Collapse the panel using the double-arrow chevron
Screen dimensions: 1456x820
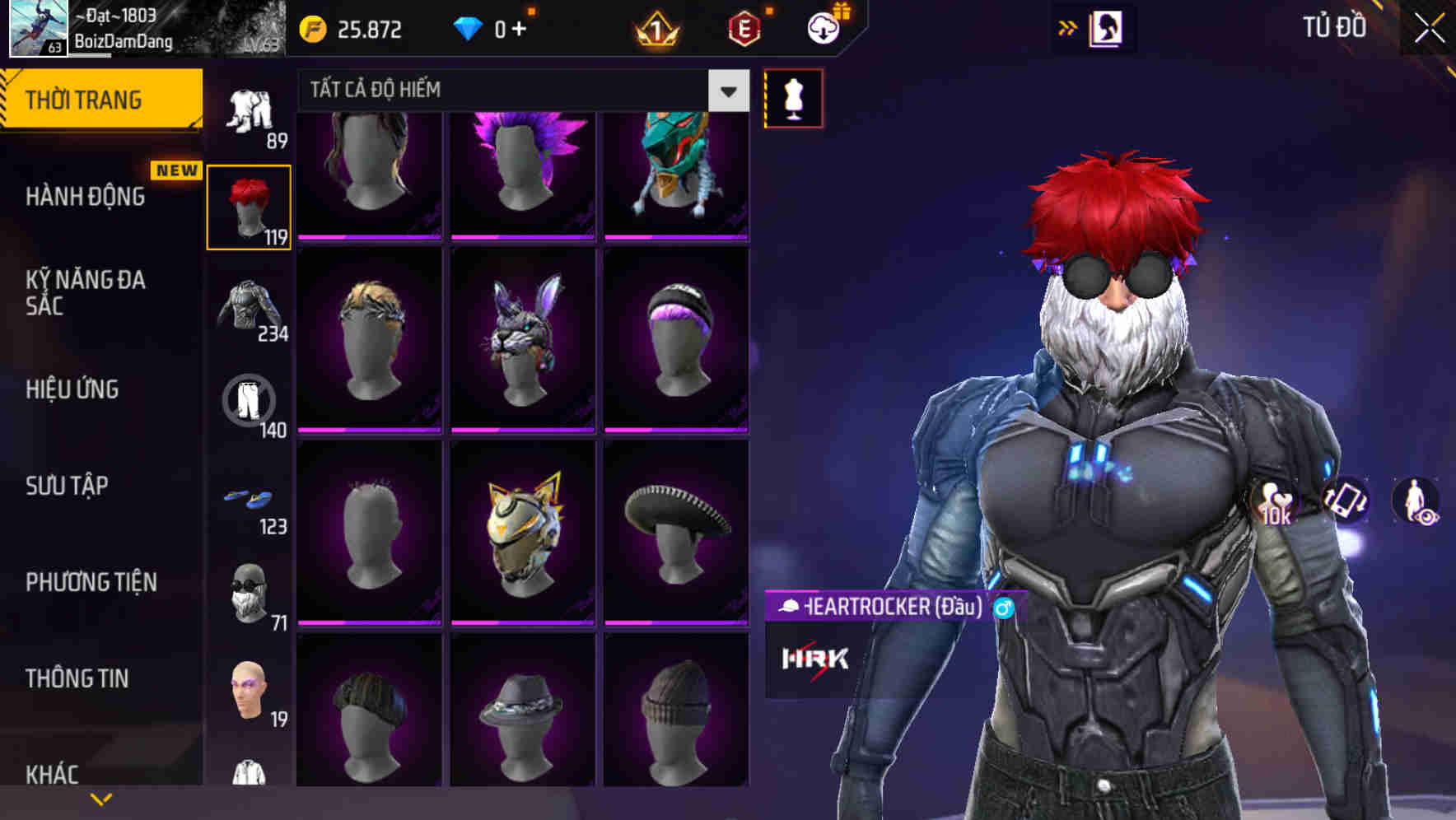pyautogui.click(x=1068, y=27)
